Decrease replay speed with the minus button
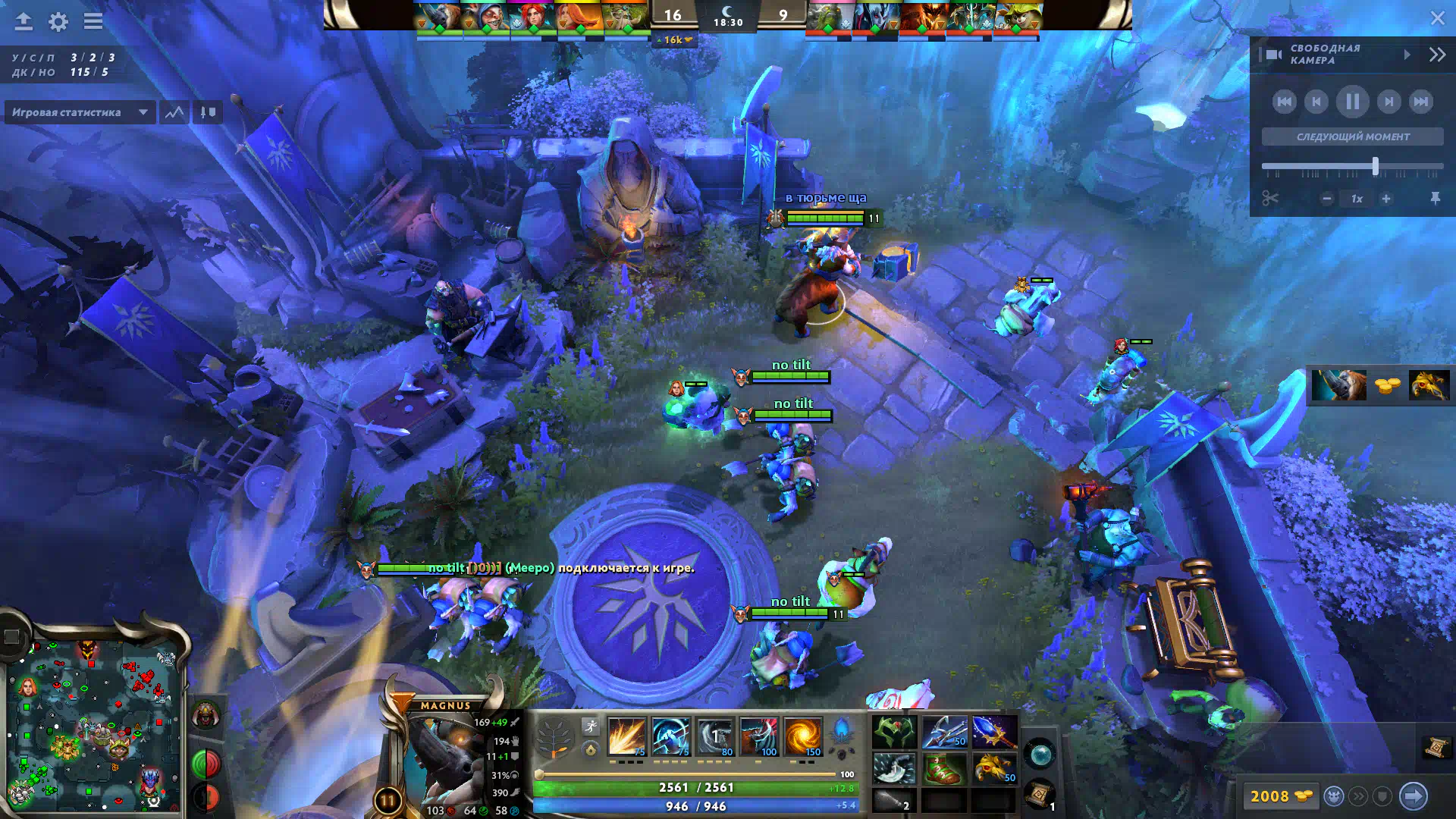This screenshot has width=1456, height=819. coord(1326,199)
